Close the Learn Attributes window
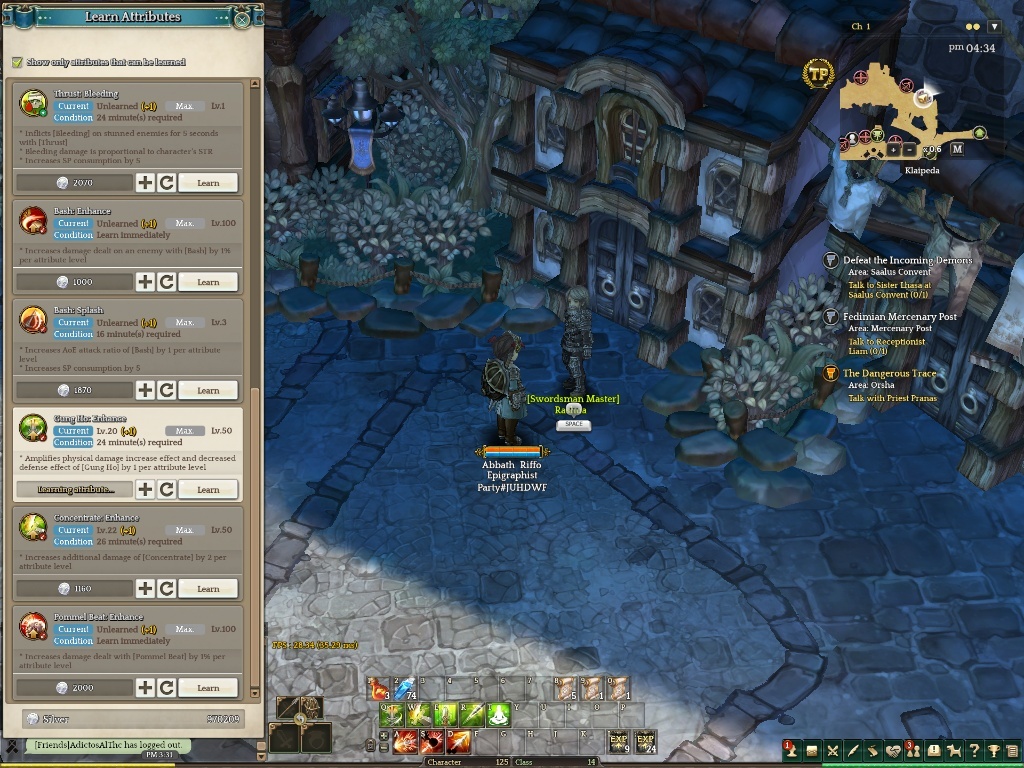Image resolution: width=1024 pixels, height=768 pixels. pos(242,18)
